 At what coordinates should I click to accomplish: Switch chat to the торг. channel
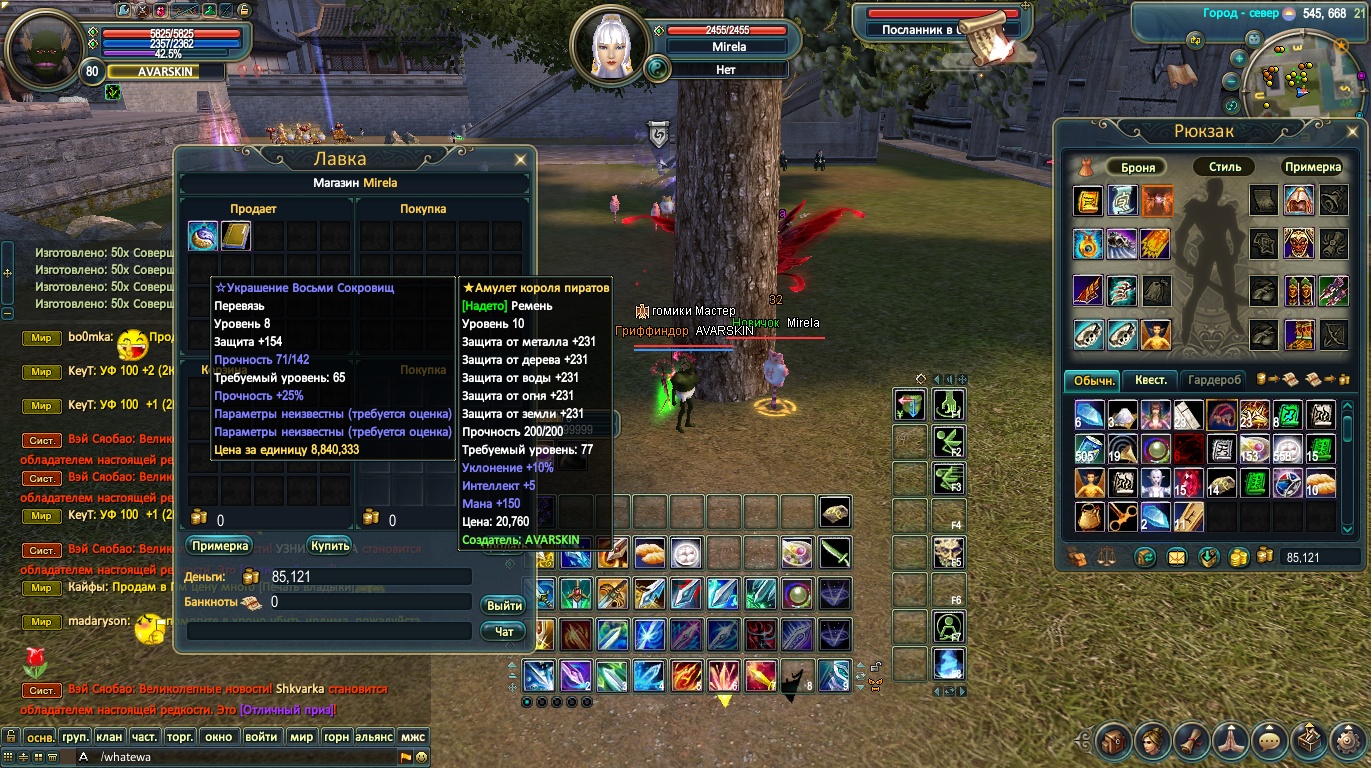click(180, 737)
